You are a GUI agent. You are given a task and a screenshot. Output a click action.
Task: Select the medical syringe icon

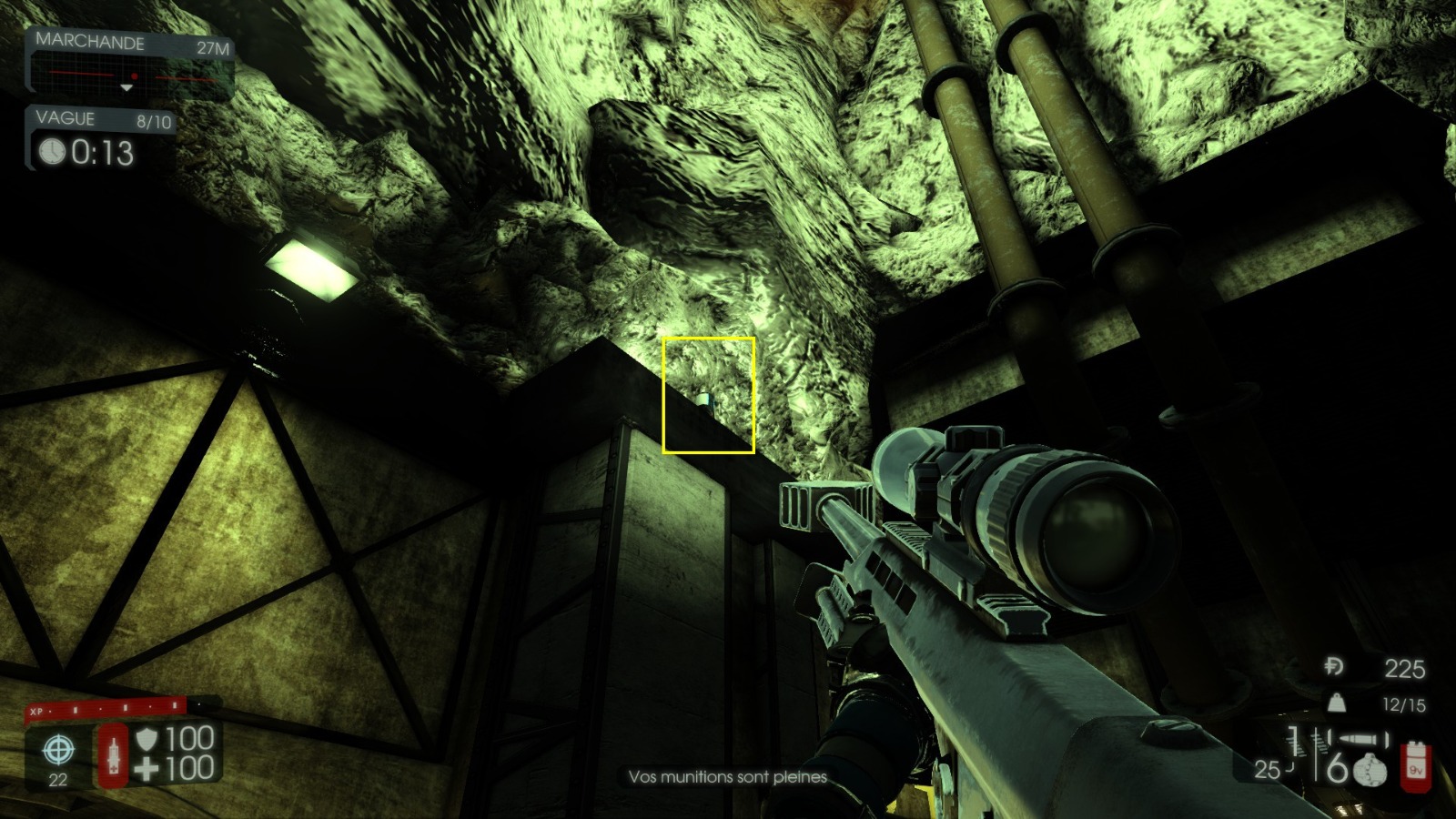click(x=114, y=756)
